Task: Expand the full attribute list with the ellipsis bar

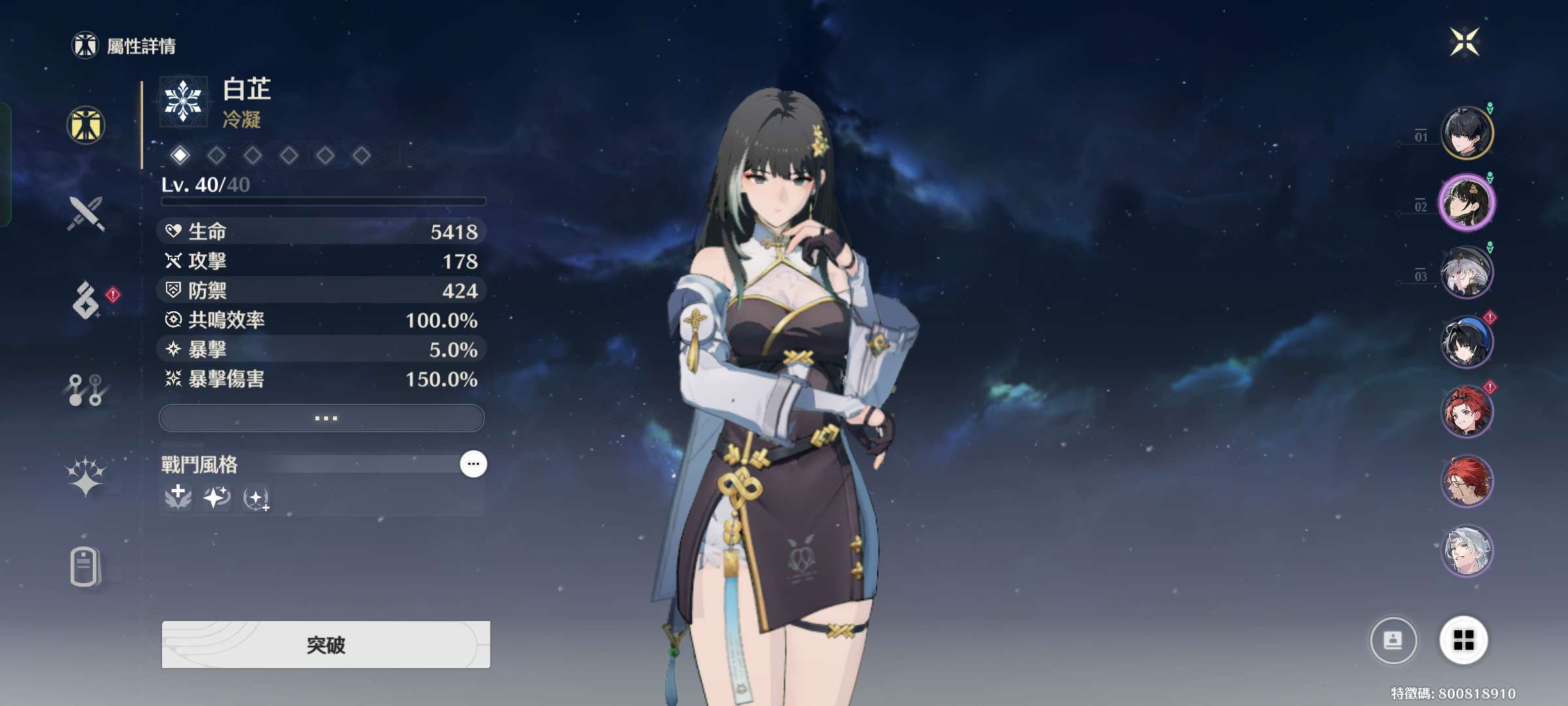Action: coord(321,418)
